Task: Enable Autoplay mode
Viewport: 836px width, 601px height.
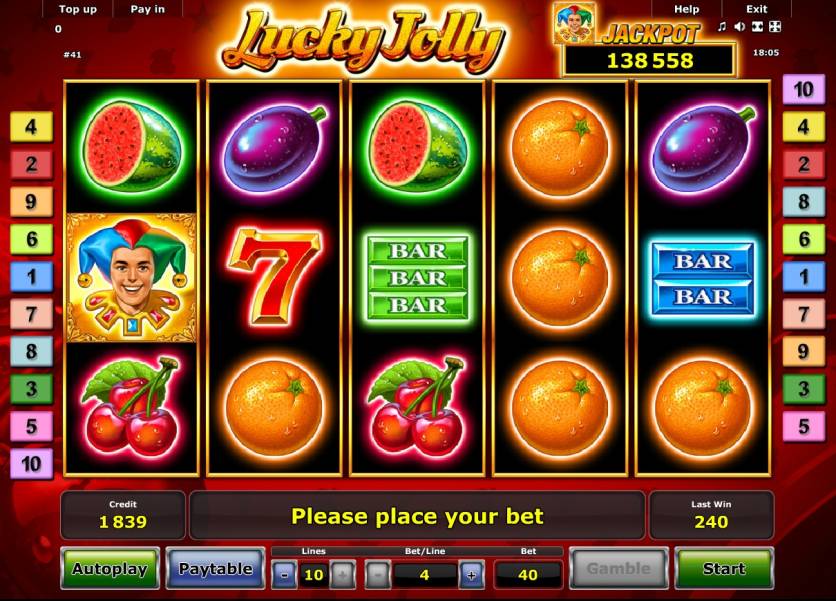Action: (x=109, y=569)
